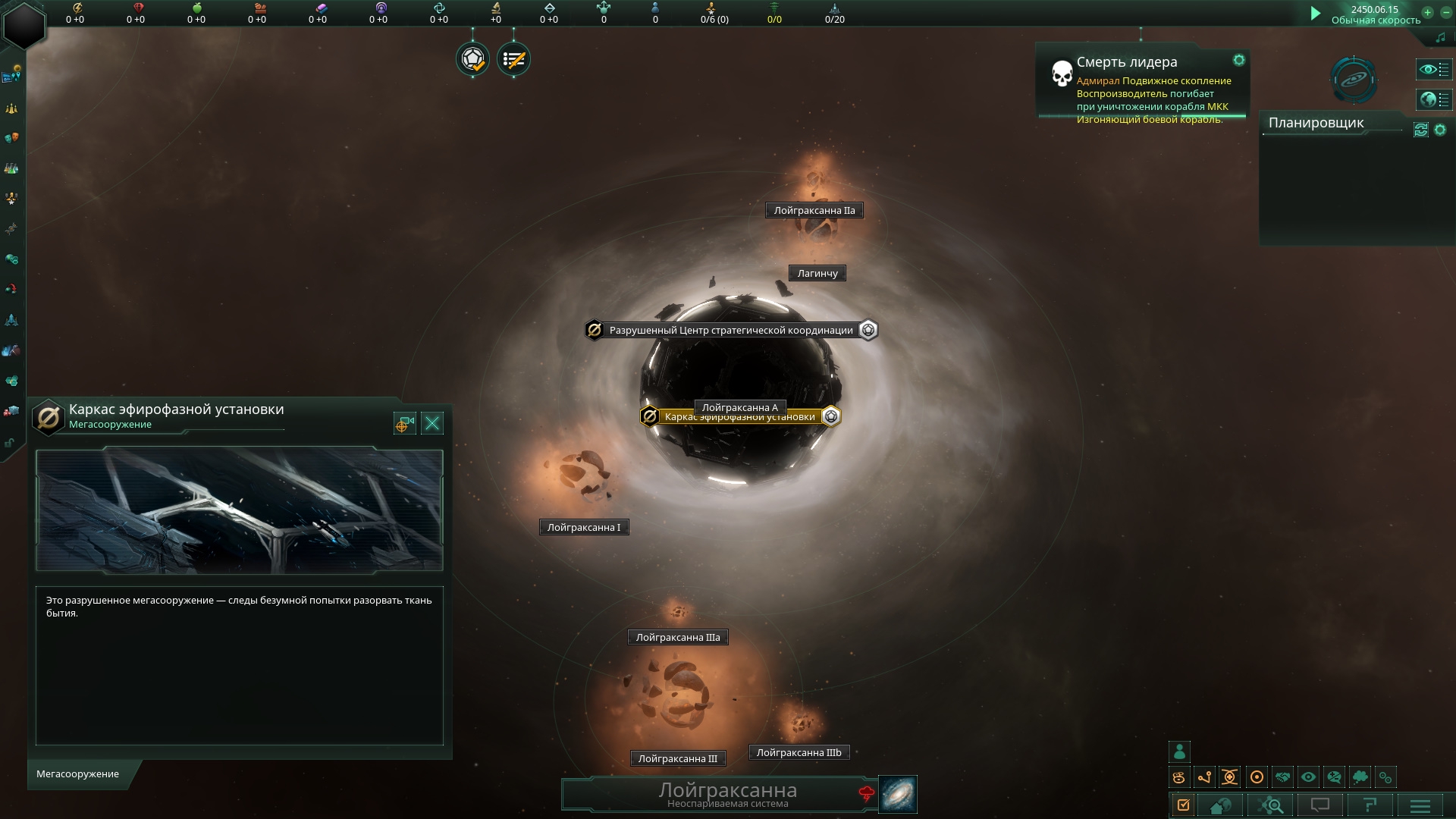Open the Leader Death notification settings gear

[x=1238, y=60]
